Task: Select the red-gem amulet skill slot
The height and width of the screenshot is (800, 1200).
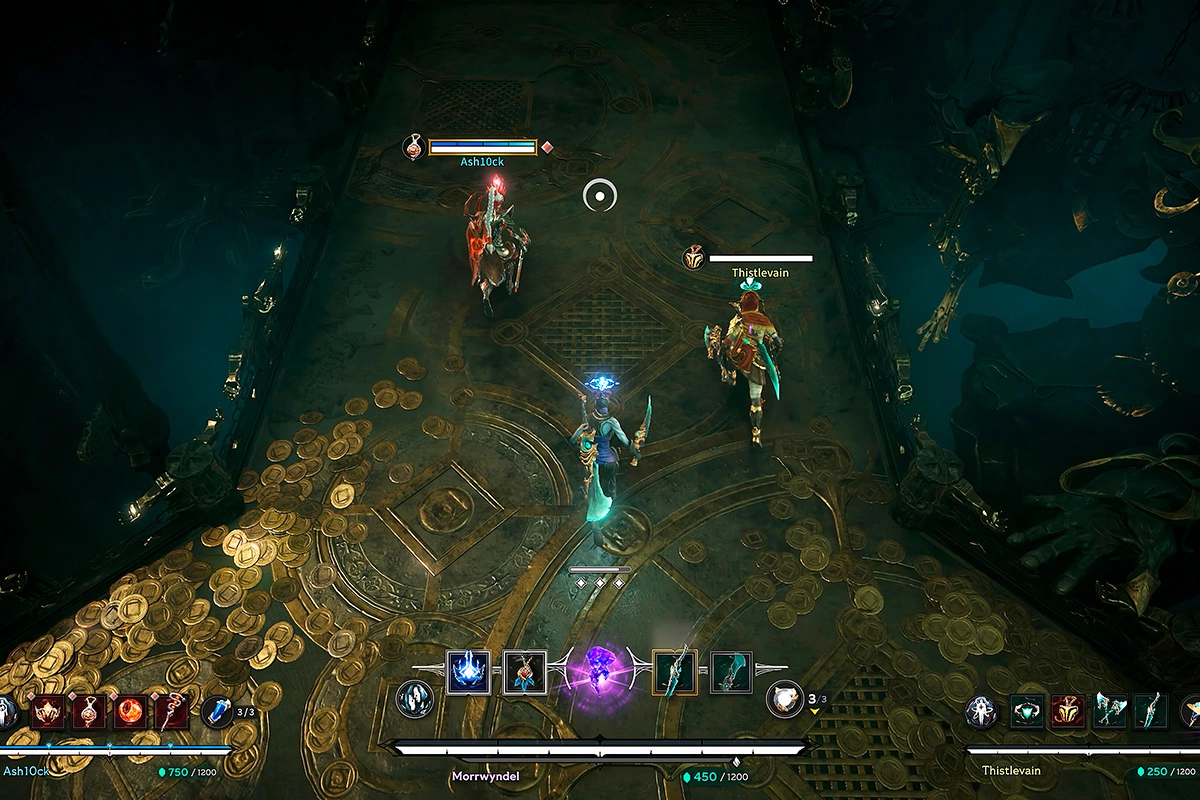Action: click(523, 672)
